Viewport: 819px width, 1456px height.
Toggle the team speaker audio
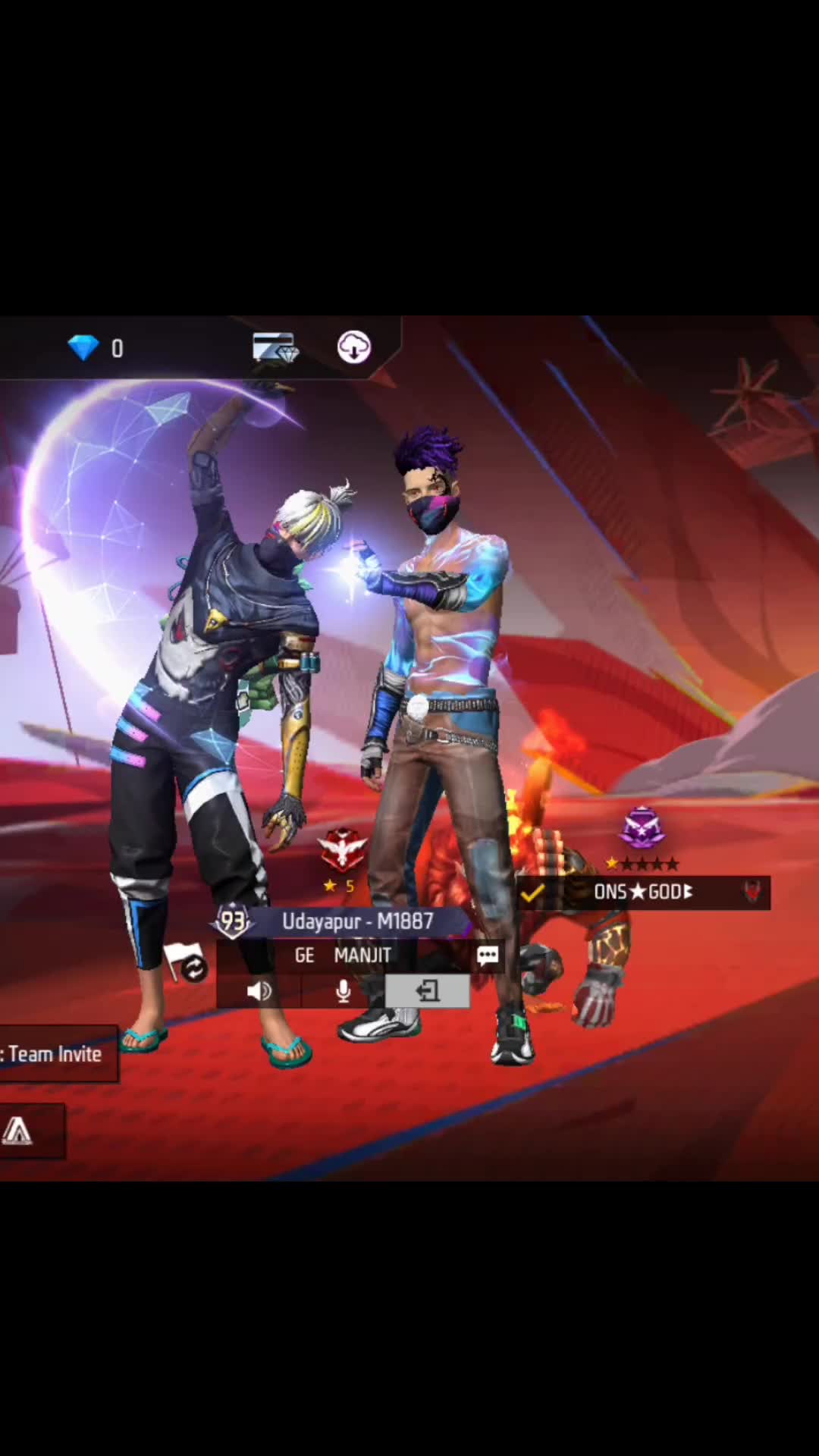[x=259, y=991]
